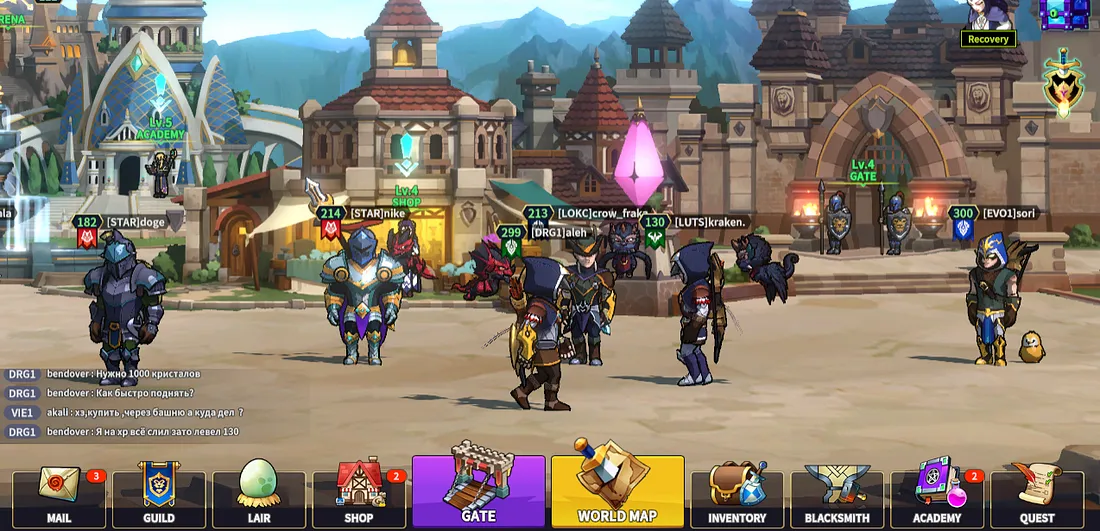Image resolution: width=1100 pixels, height=531 pixels.
Task: Show the Quest scroll
Action: (1037, 494)
